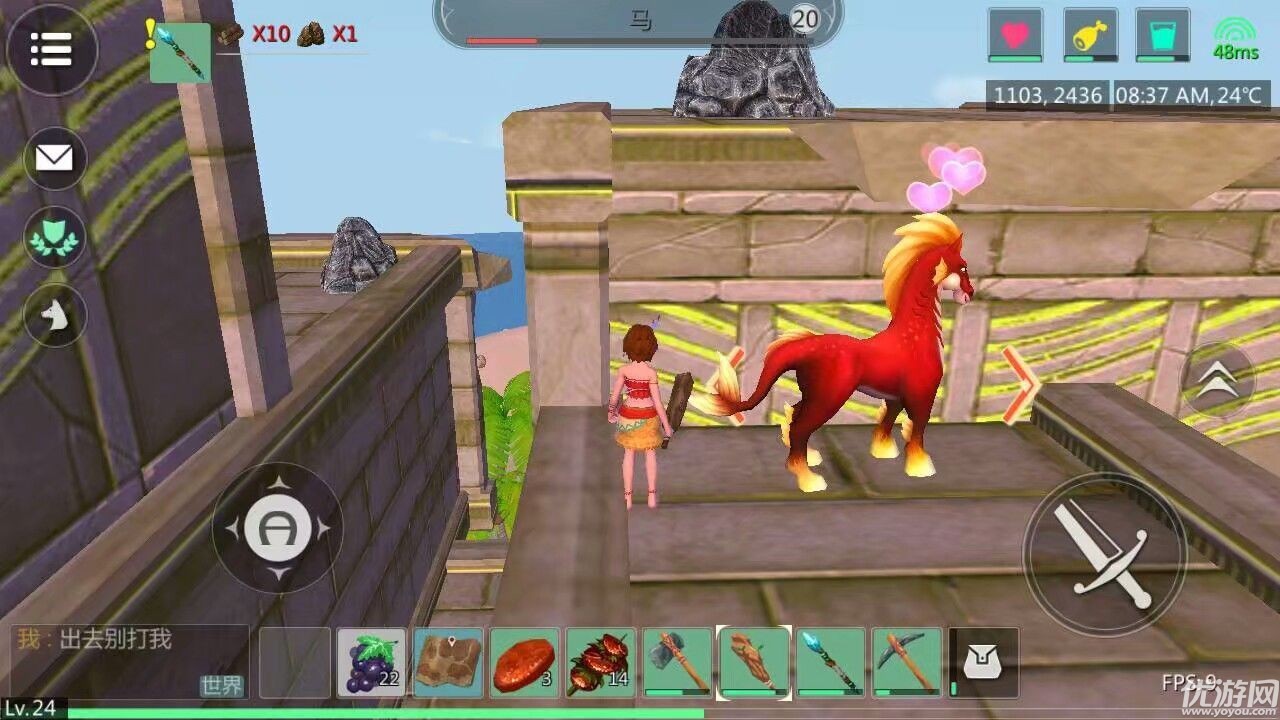Select the wooden club hotbar slot
This screenshot has width=1280, height=720.
754,662
